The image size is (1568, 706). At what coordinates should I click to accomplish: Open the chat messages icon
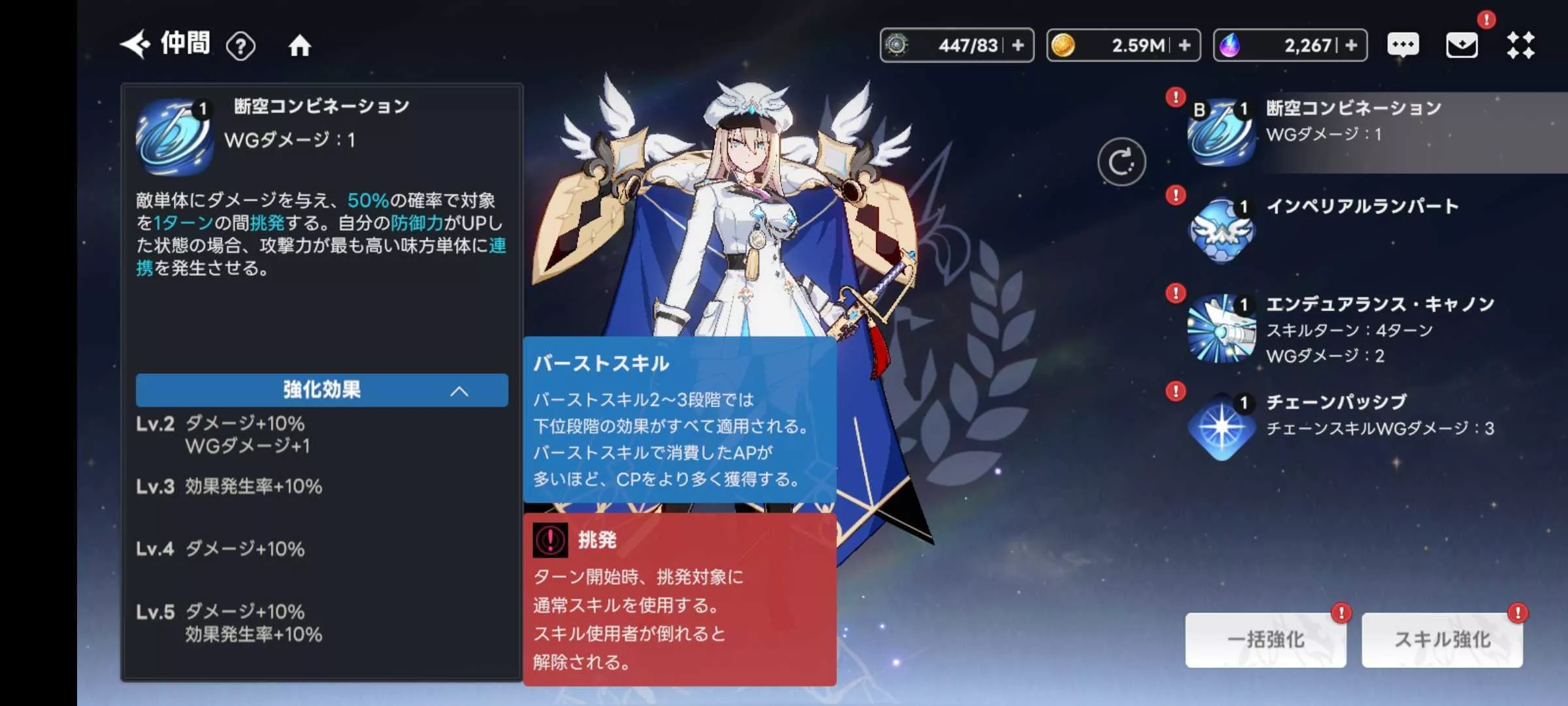(1403, 44)
